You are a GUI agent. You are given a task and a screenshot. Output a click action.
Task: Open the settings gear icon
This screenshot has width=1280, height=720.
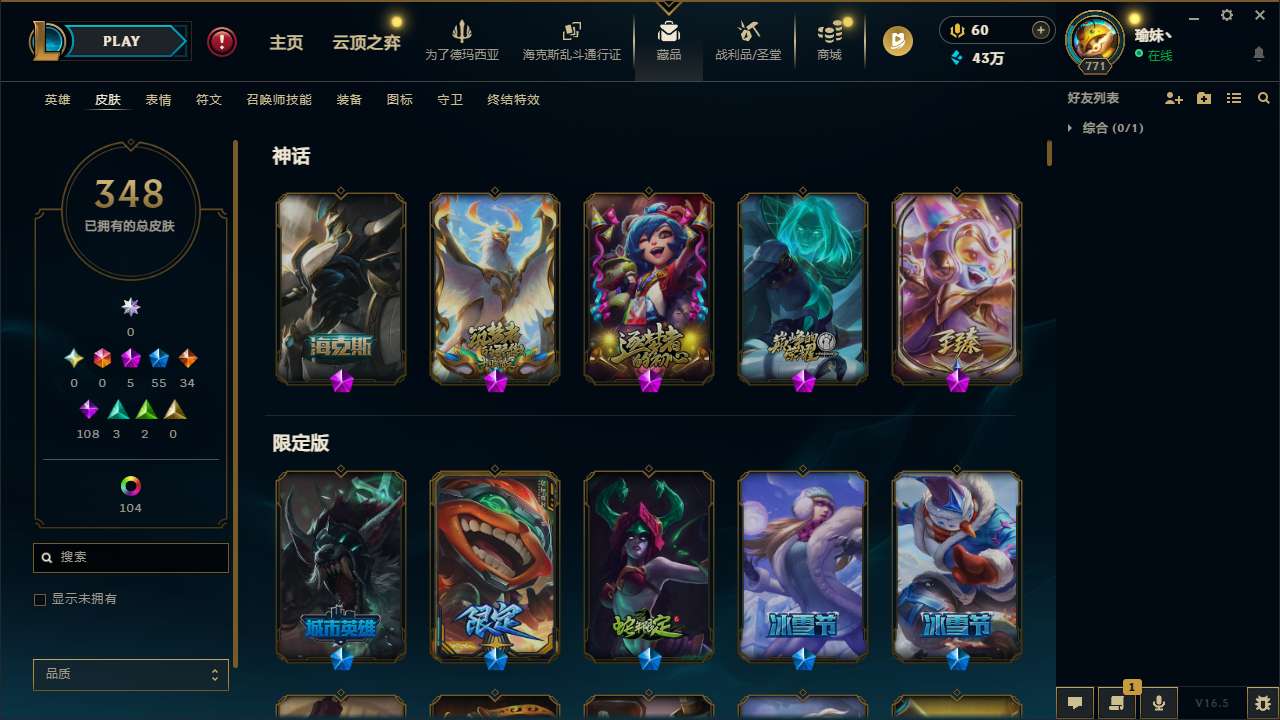coord(1226,16)
